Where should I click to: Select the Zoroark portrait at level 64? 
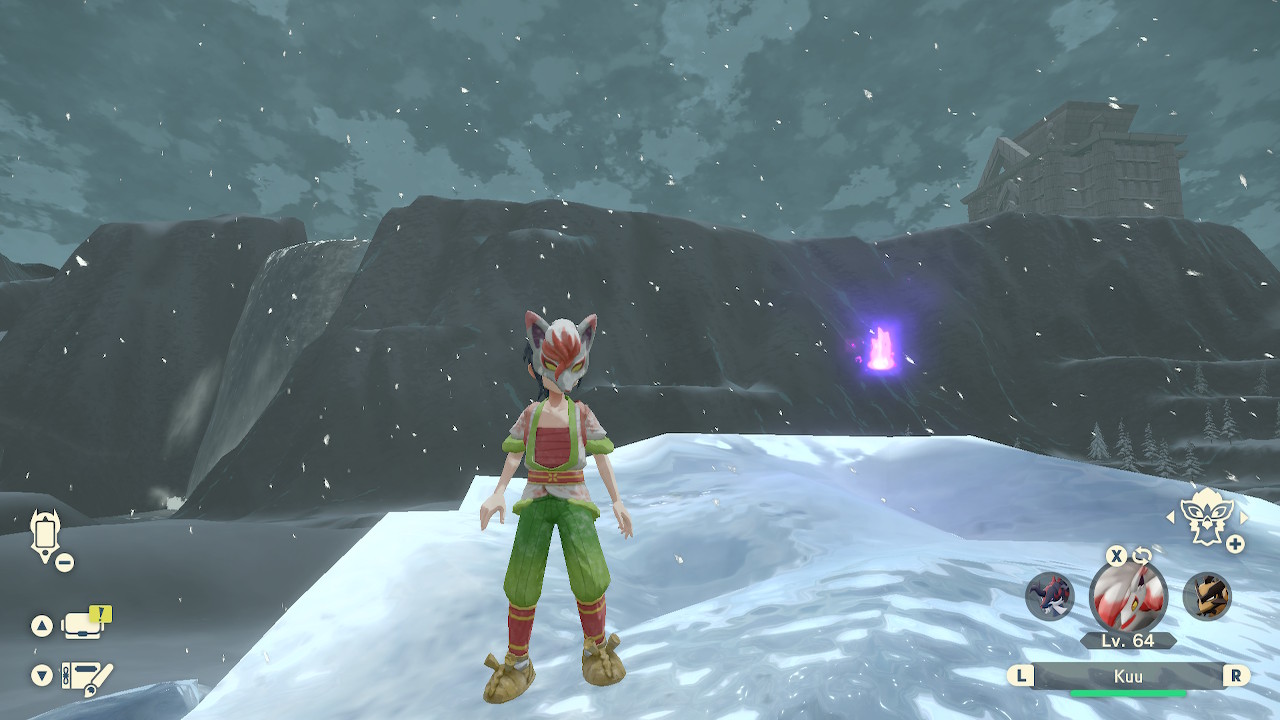click(1128, 597)
